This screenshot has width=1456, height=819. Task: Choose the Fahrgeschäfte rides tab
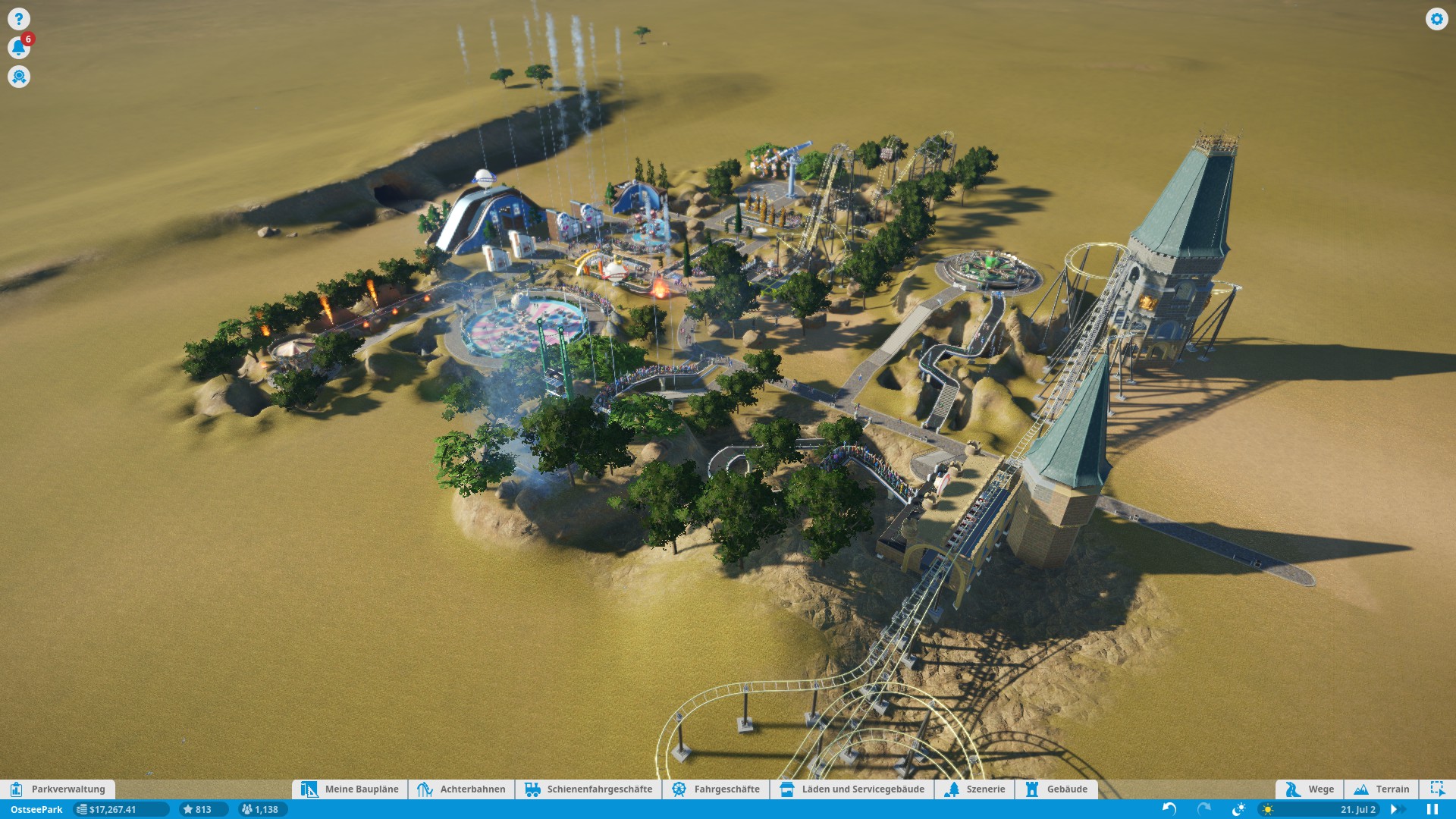tap(716, 789)
